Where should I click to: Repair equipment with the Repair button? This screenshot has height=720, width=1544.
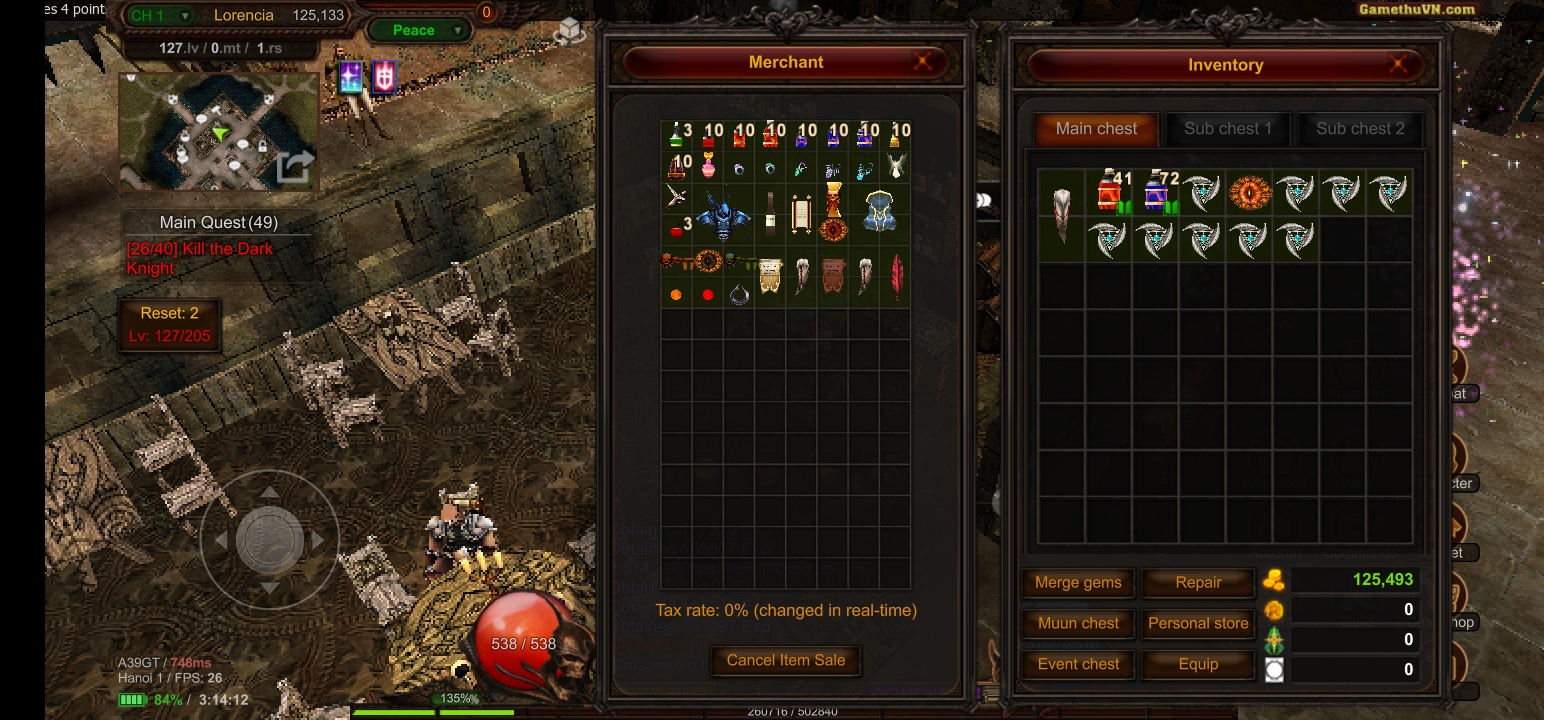pos(1198,583)
